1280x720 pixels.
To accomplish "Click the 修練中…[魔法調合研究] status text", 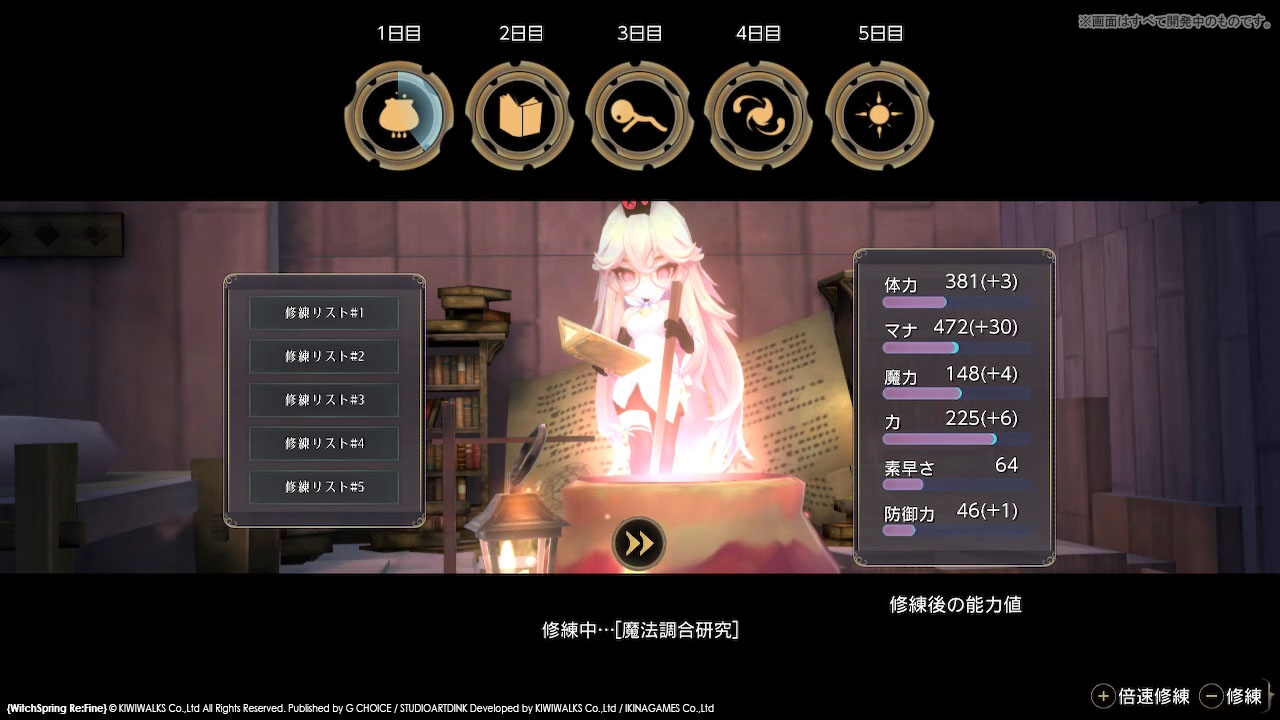I will coord(639,630).
